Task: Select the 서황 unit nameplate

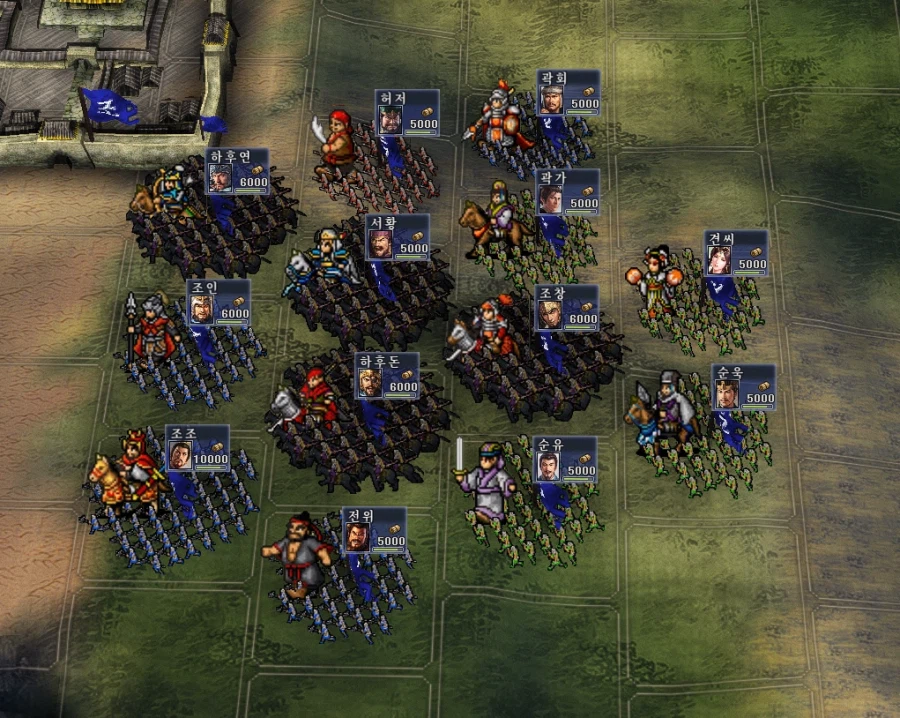Action: pyautogui.click(x=397, y=237)
